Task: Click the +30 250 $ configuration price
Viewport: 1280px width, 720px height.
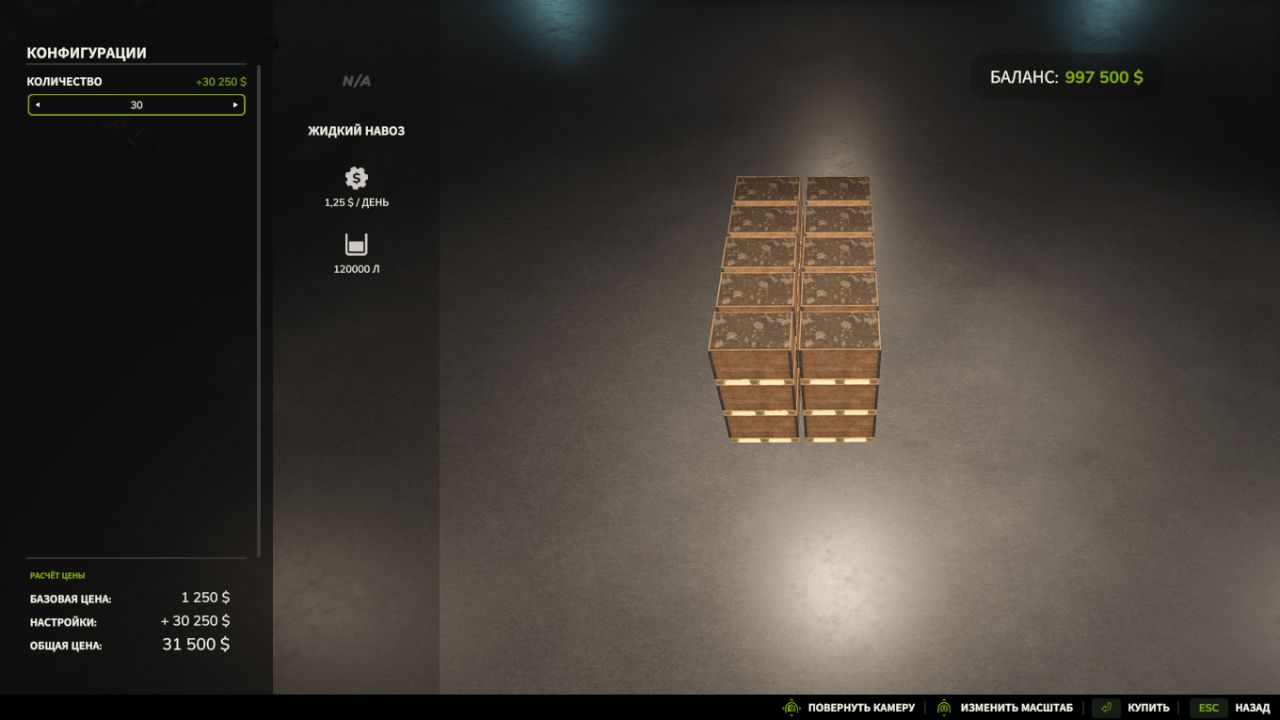Action: tap(220, 81)
